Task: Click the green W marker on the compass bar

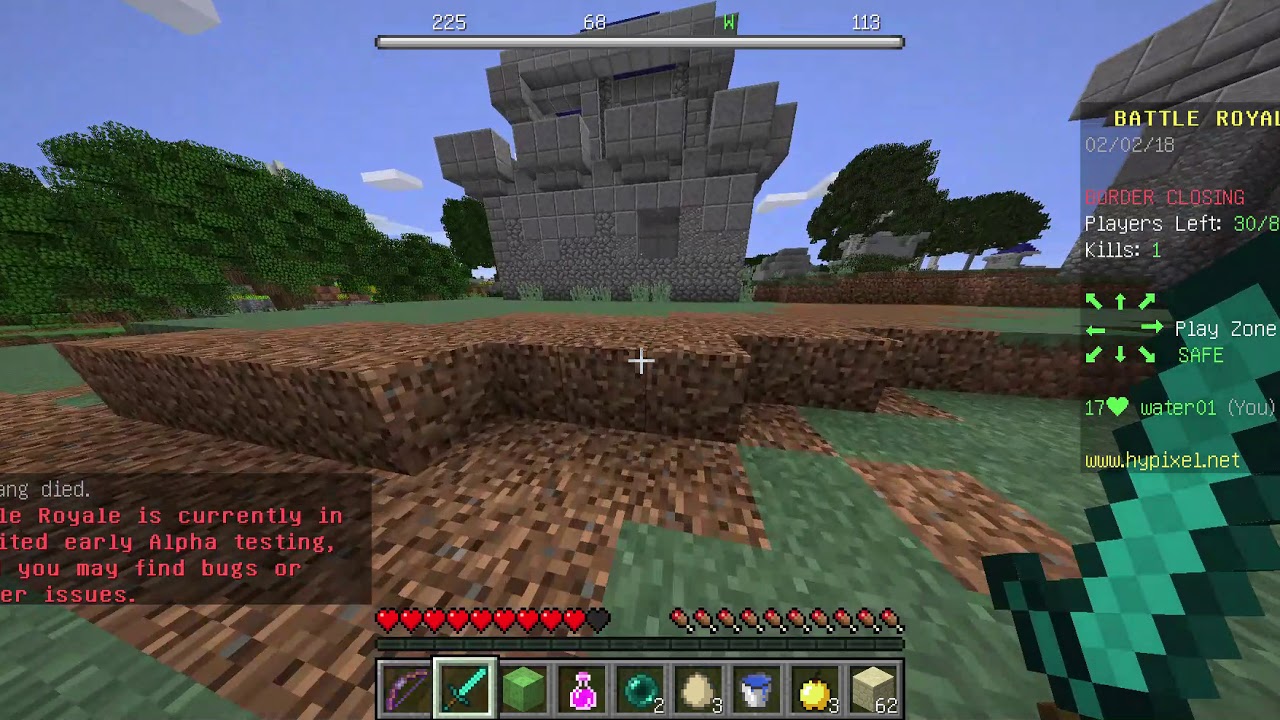Action: pyautogui.click(x=727, y=22)
